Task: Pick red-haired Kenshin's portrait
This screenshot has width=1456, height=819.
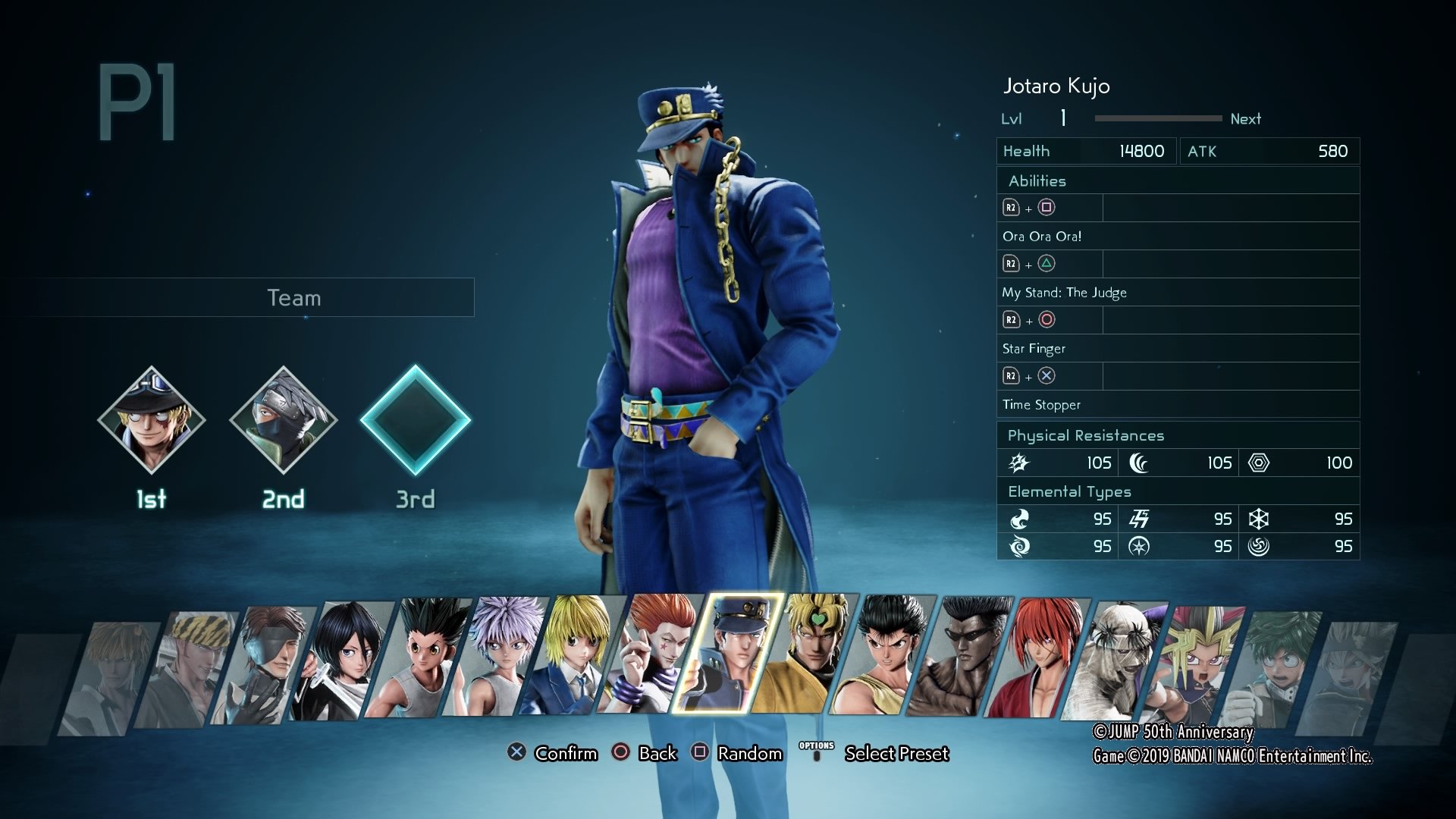Action: click(x=1040, y=658)
